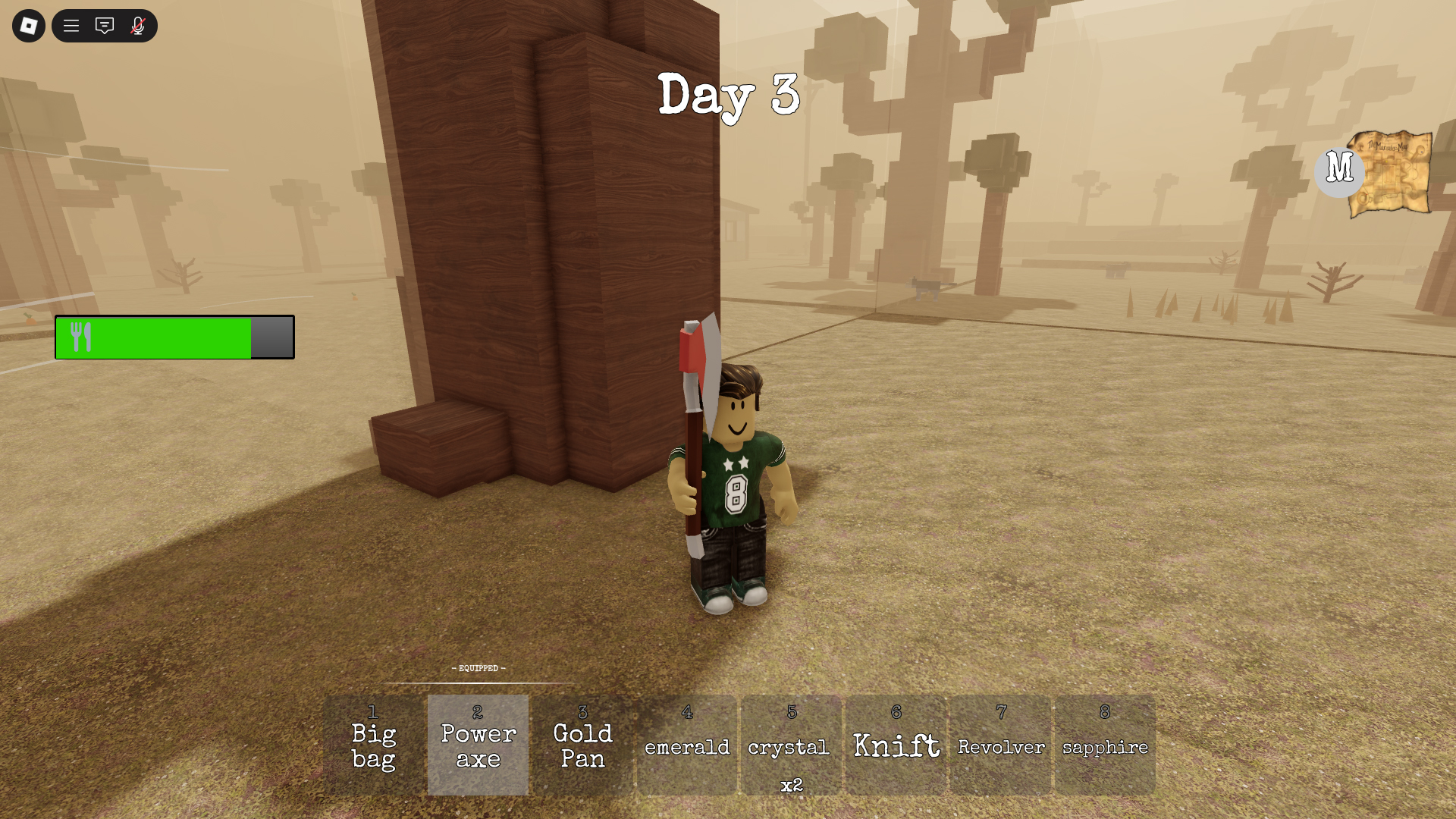Select the crystal x2 stack
Screen dimensions: 1456x819
[x=790, y=745]
